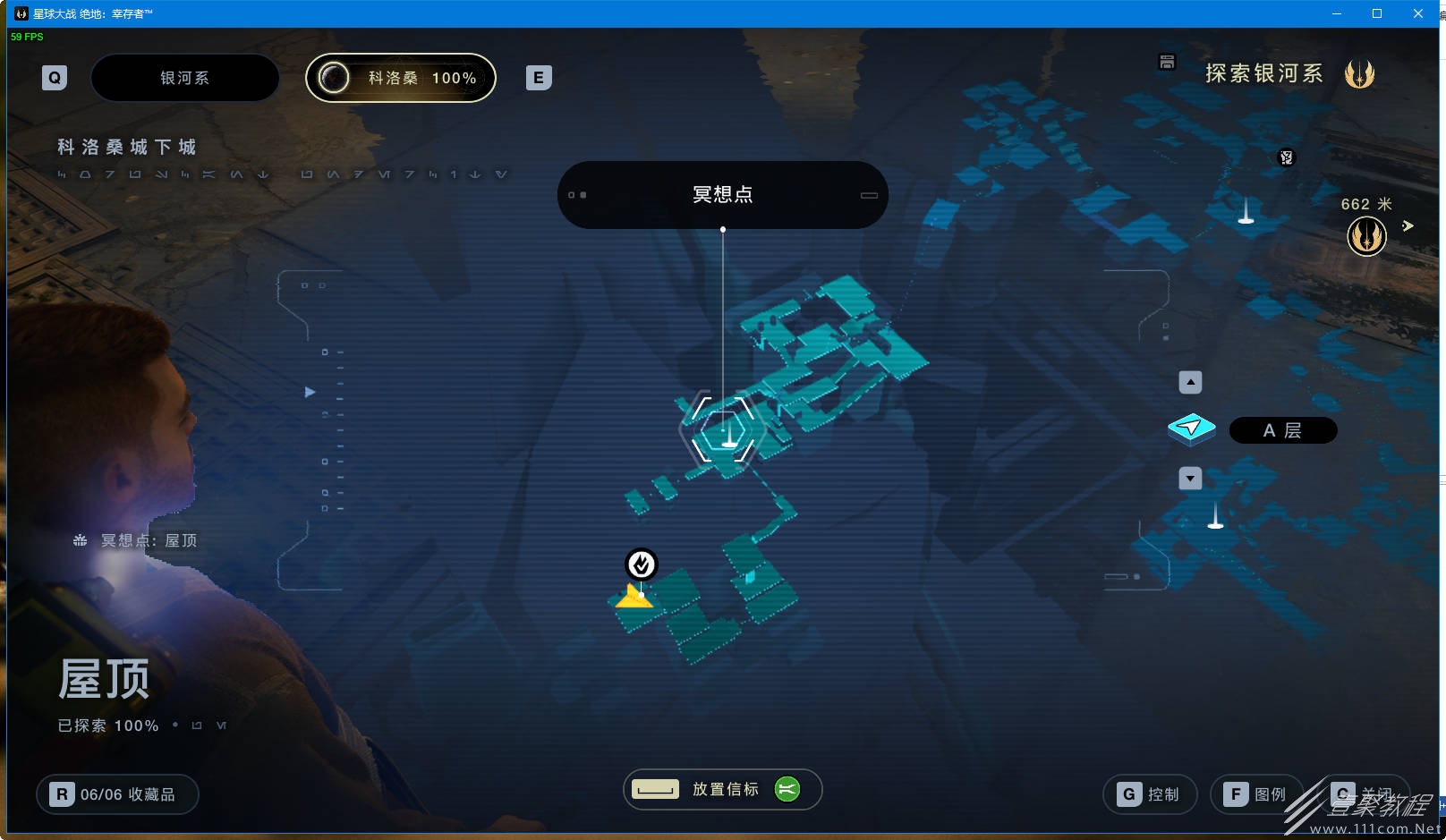Select the Jedi meditation marker showing 662 米
Viewport: 1446px width, 840px height.
point(1367,236)
